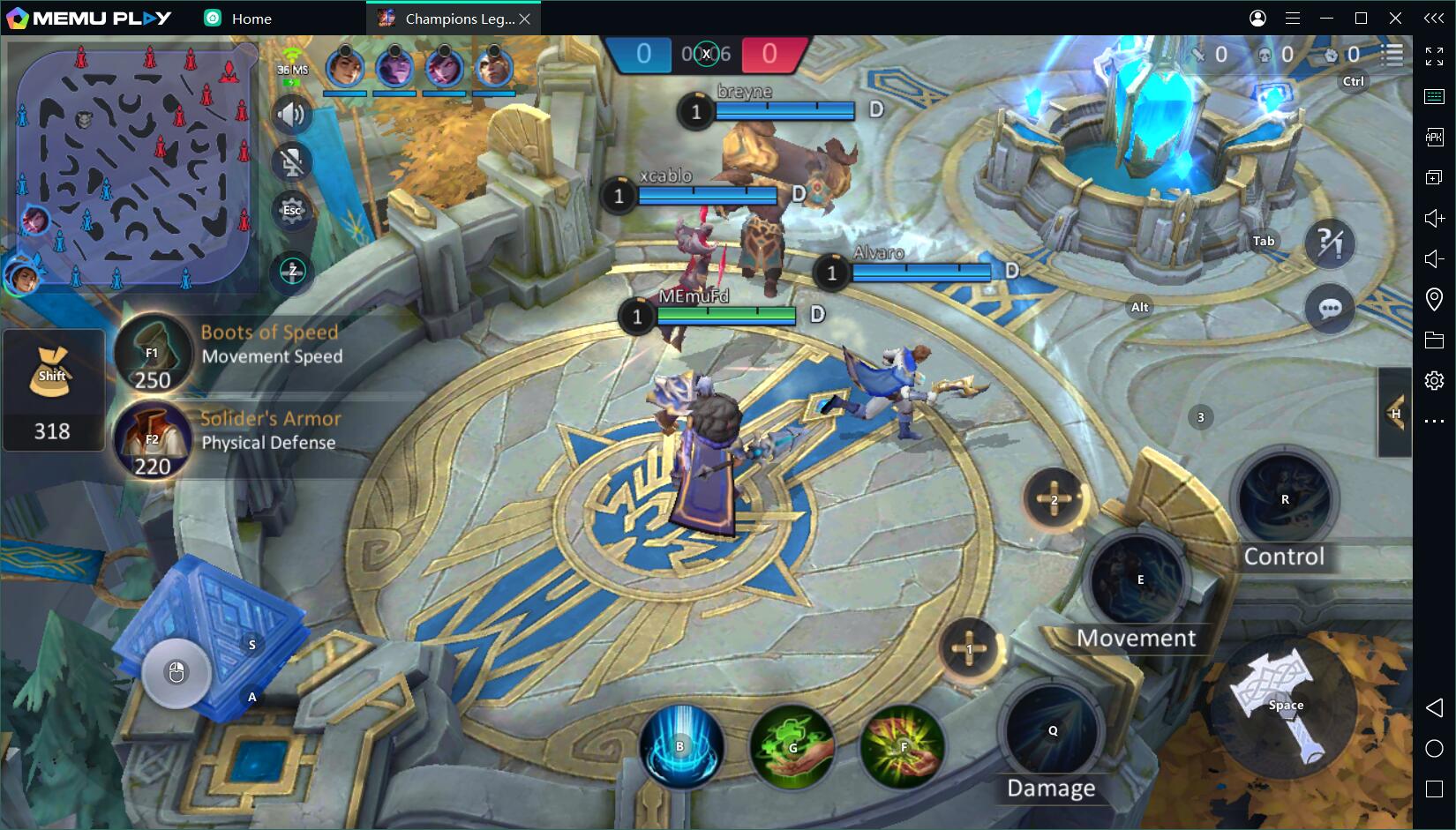1456x830 pixels.
Task: Use the green healing hand spell
Action: pos(792,747)
